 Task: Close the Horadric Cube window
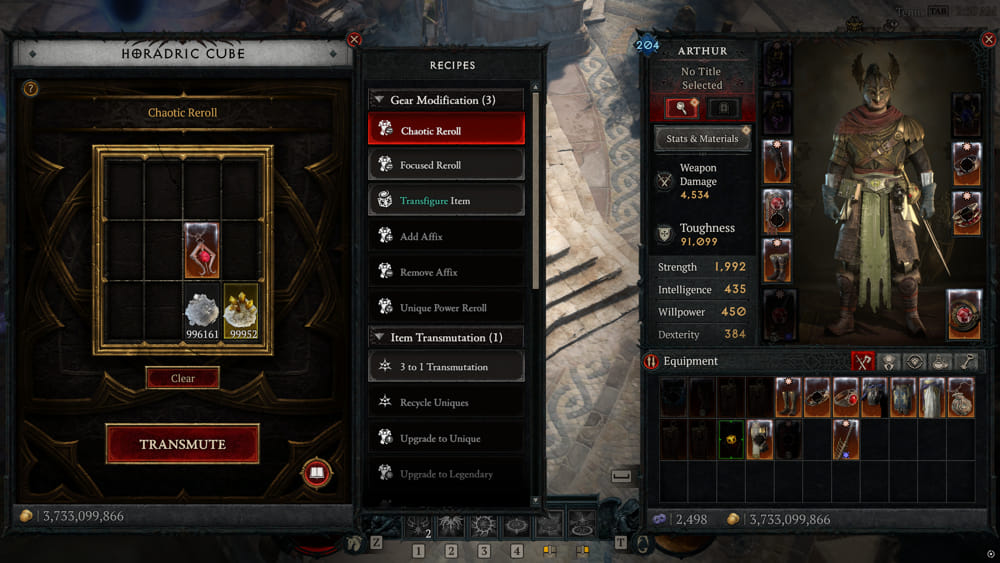pos(354,39)
